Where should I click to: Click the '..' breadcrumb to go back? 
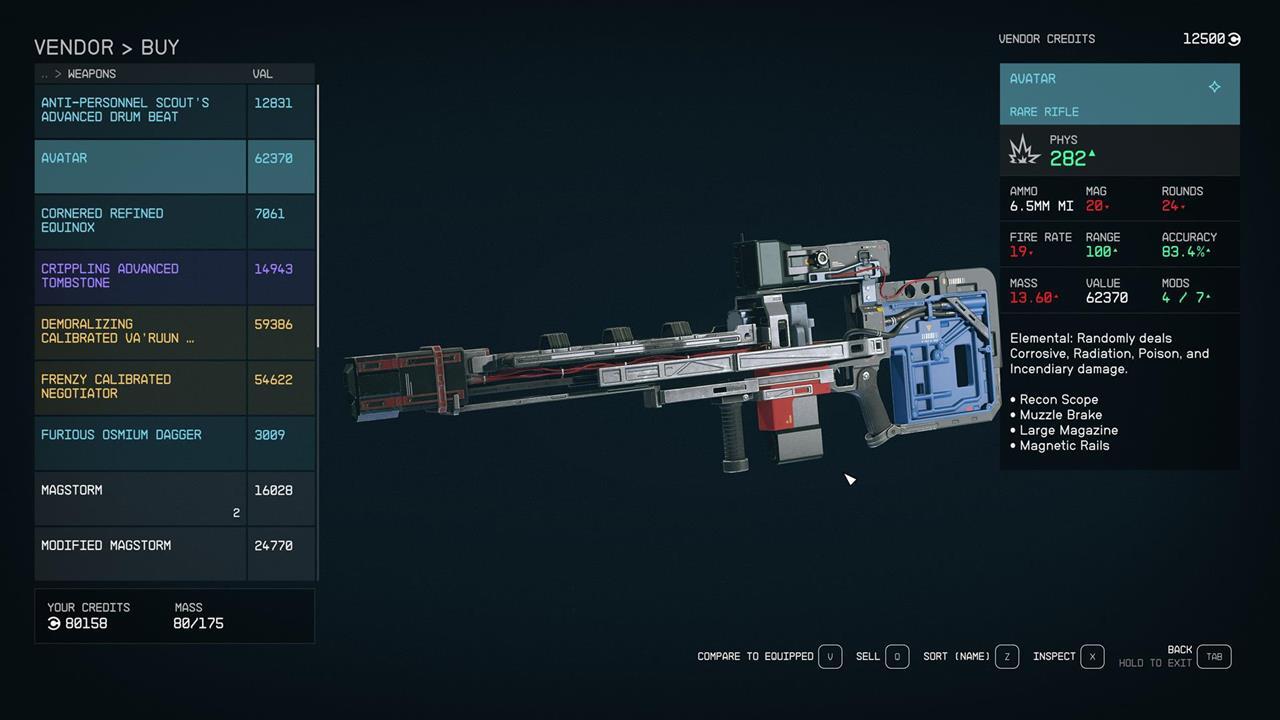coord(44,73)
